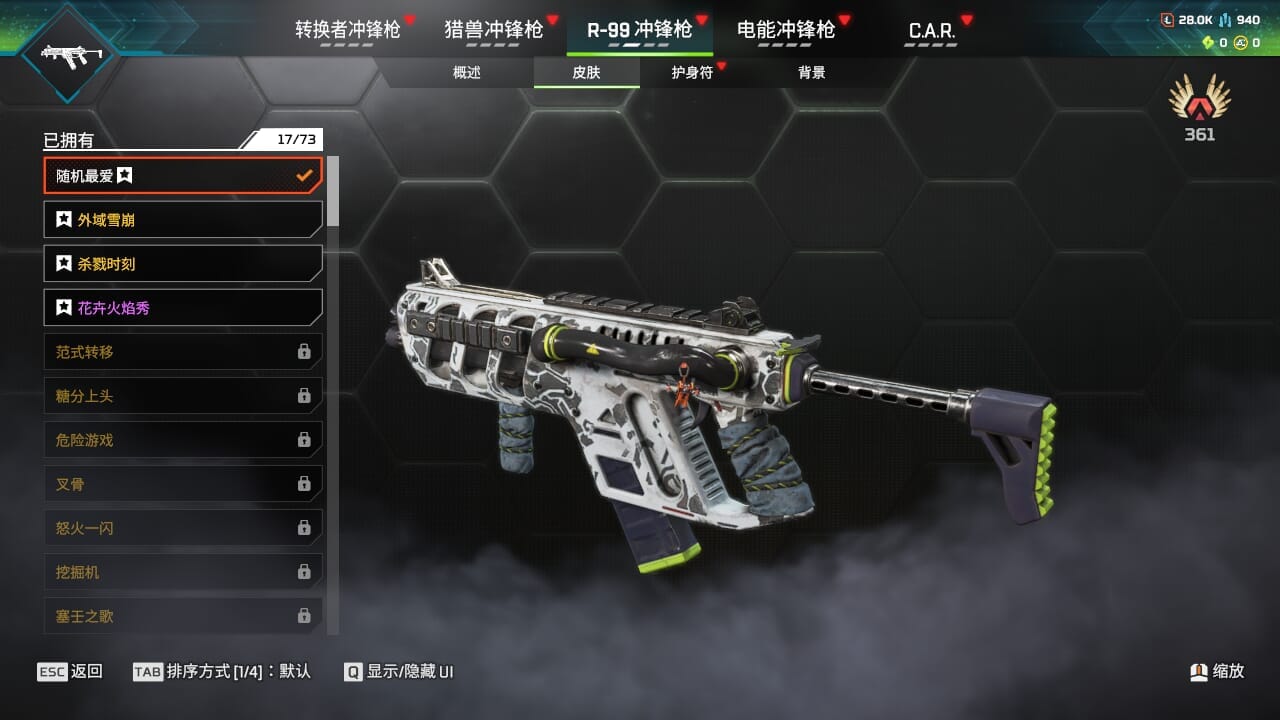
Task: Show the 概述 overview sub-tab
Action: 467,72
